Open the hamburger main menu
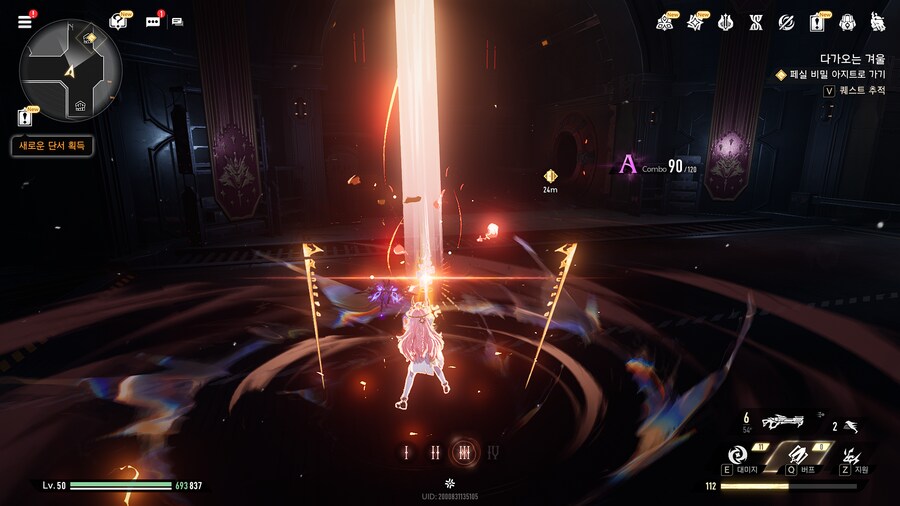This screenshot has height=506, width=900. point(24,22)
